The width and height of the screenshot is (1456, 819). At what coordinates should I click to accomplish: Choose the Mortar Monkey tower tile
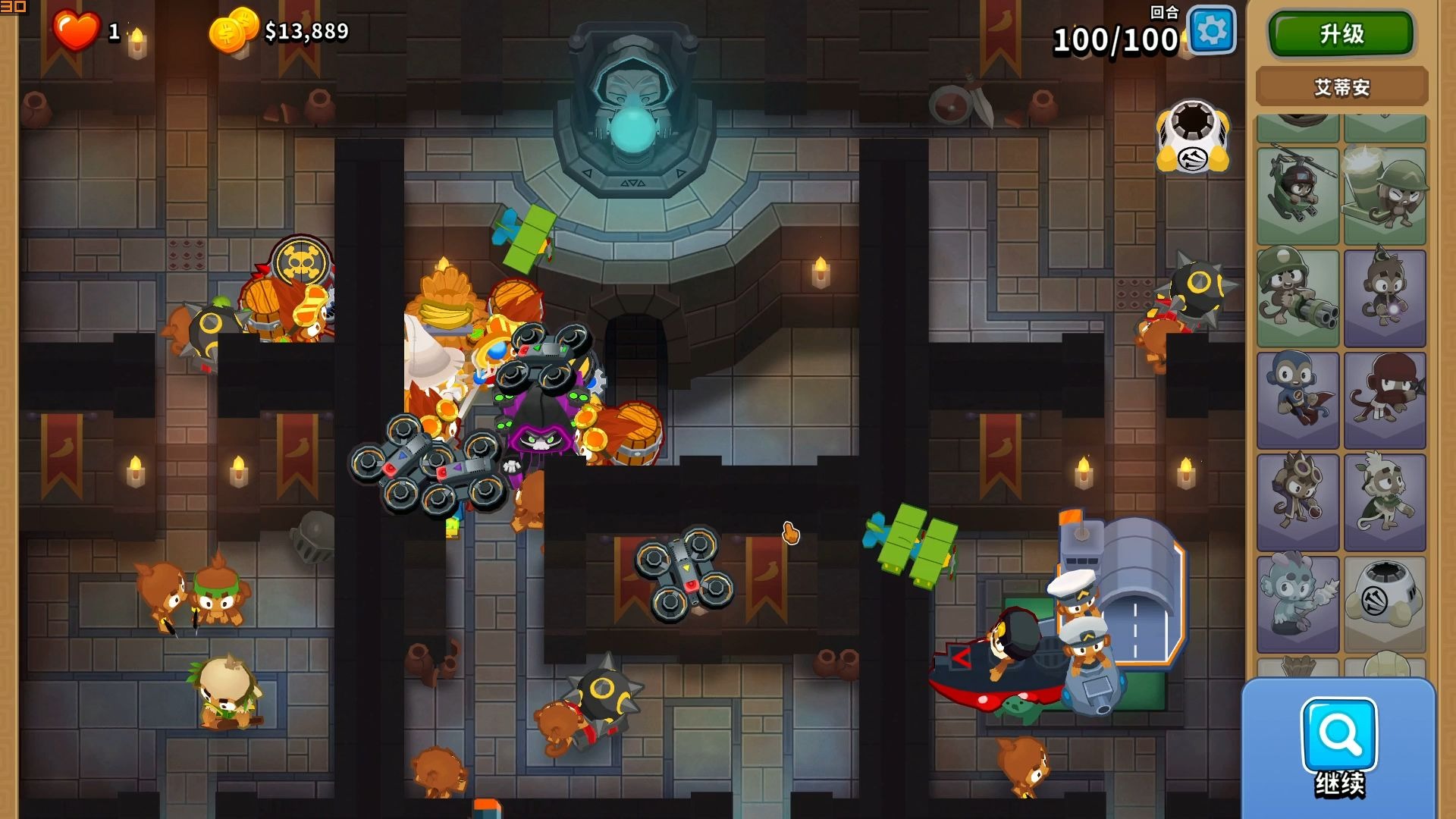pos(1385,196)
